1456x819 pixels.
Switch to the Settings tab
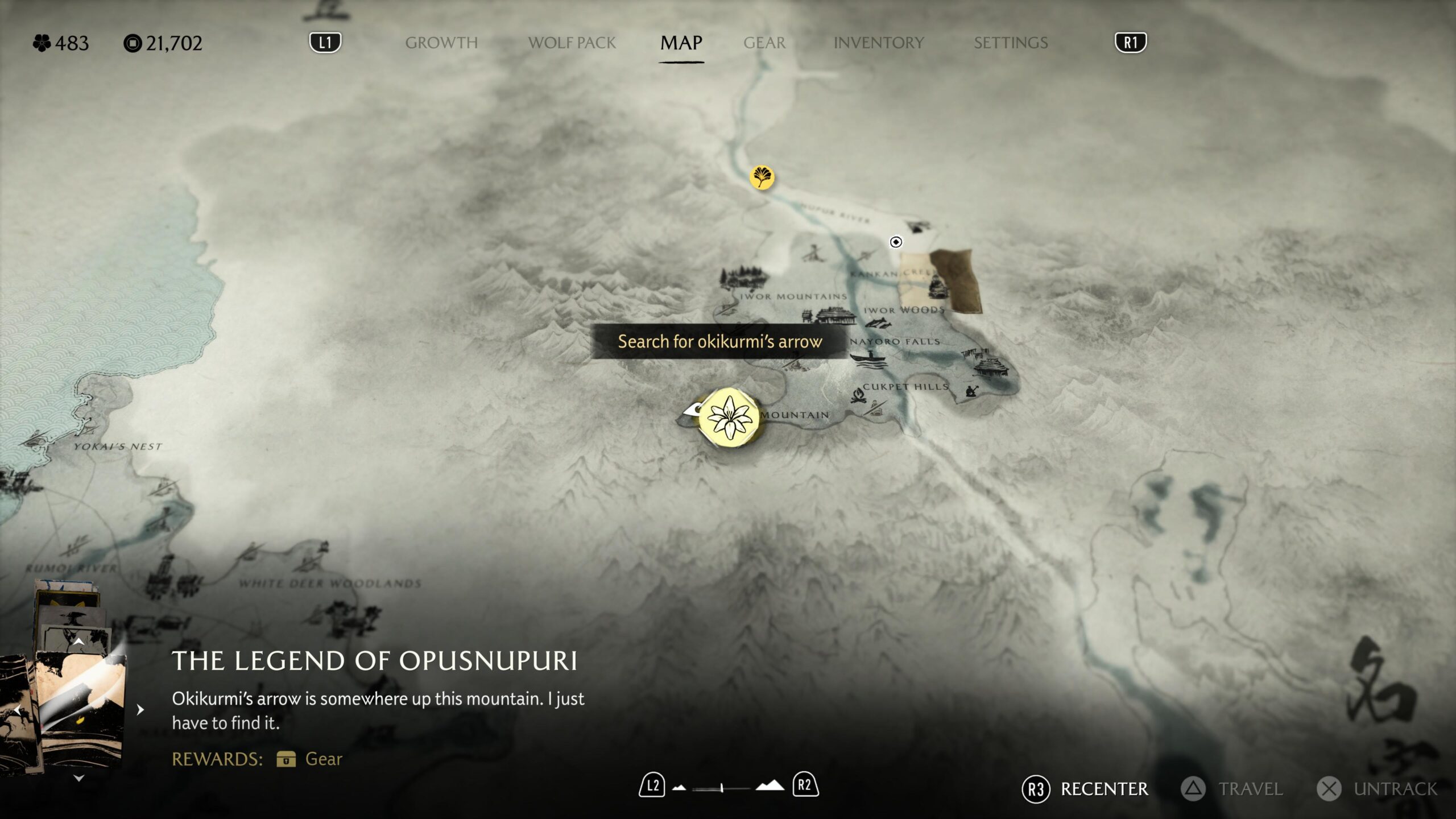(x=1010, y=43)
